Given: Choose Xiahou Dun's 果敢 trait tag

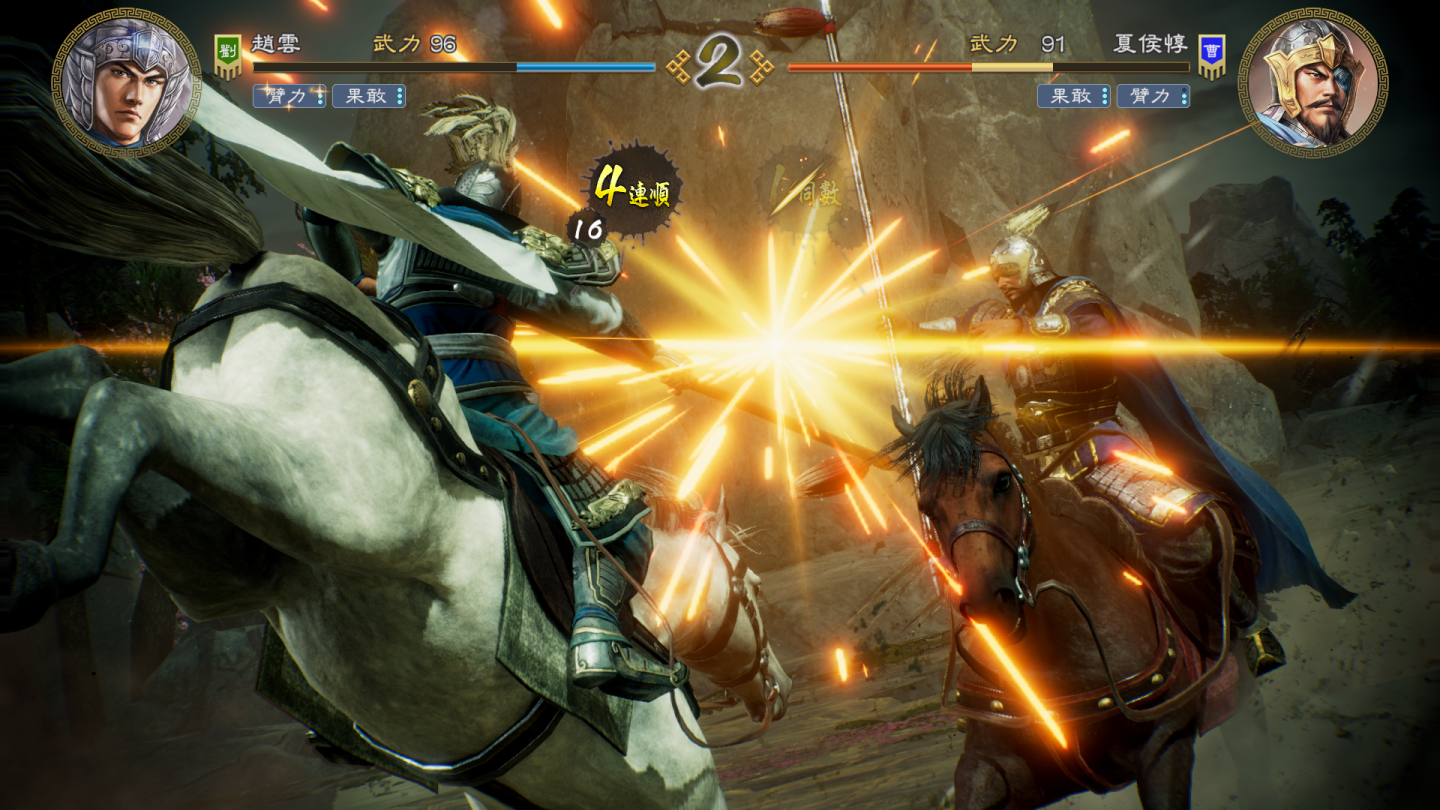Looking at the screenshot, I should click(x=1073, y=96).
